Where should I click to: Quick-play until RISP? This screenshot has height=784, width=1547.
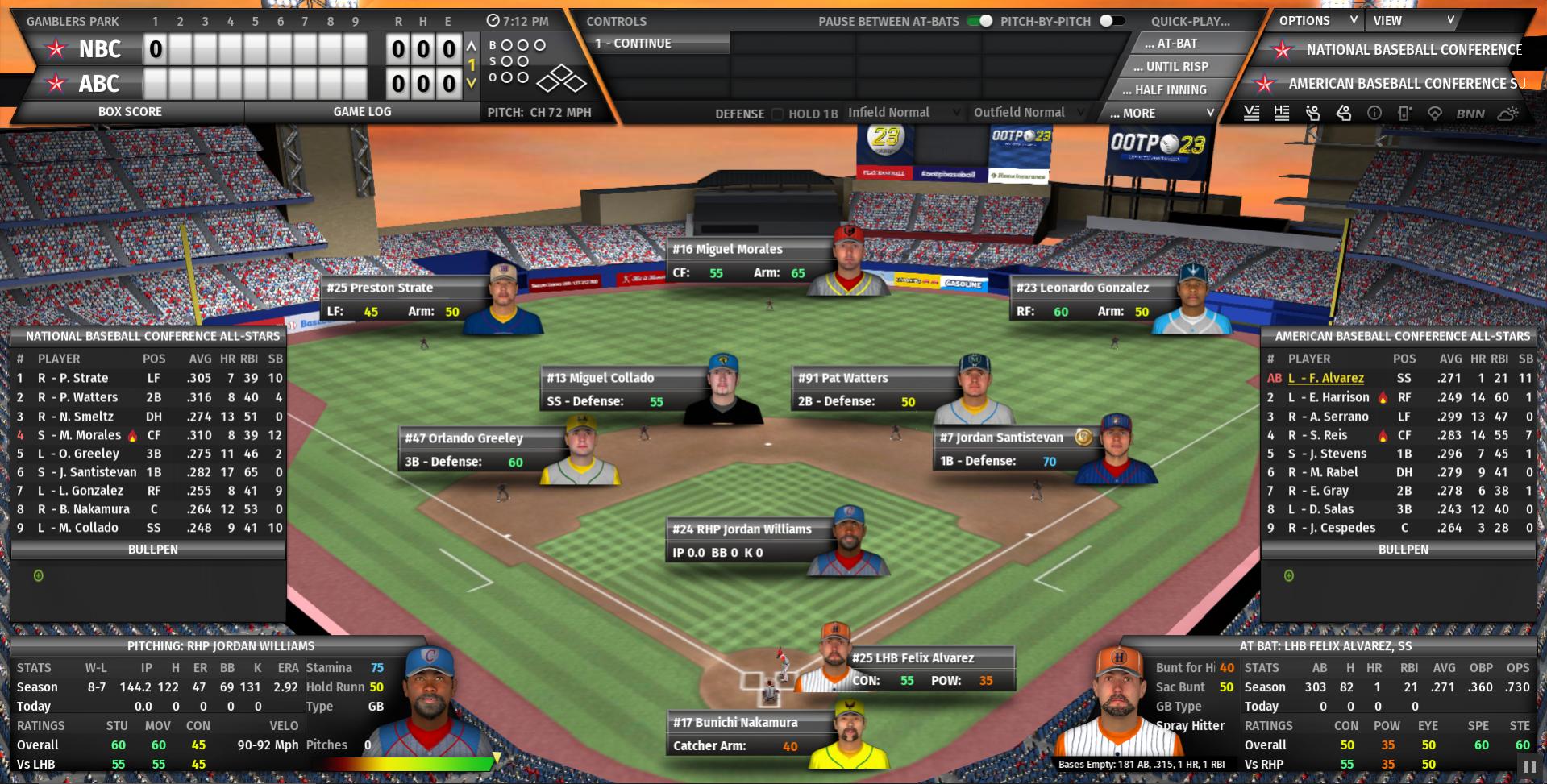pyautogui.click(x=1176, y=67)
